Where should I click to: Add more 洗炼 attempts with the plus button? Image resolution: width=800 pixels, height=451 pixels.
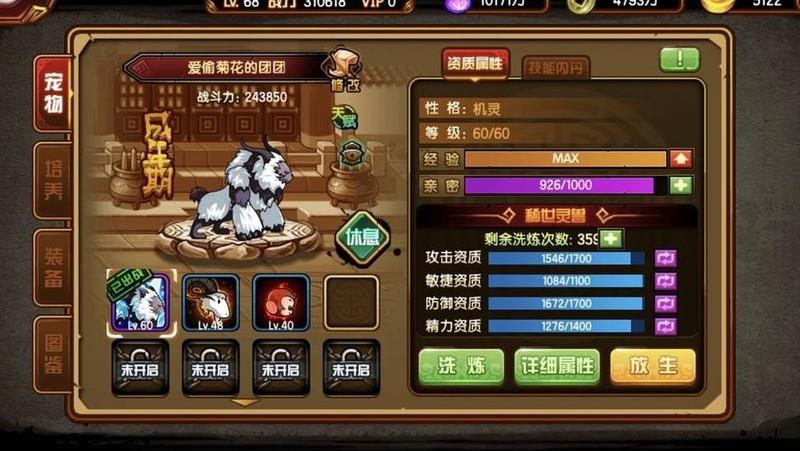610,238
